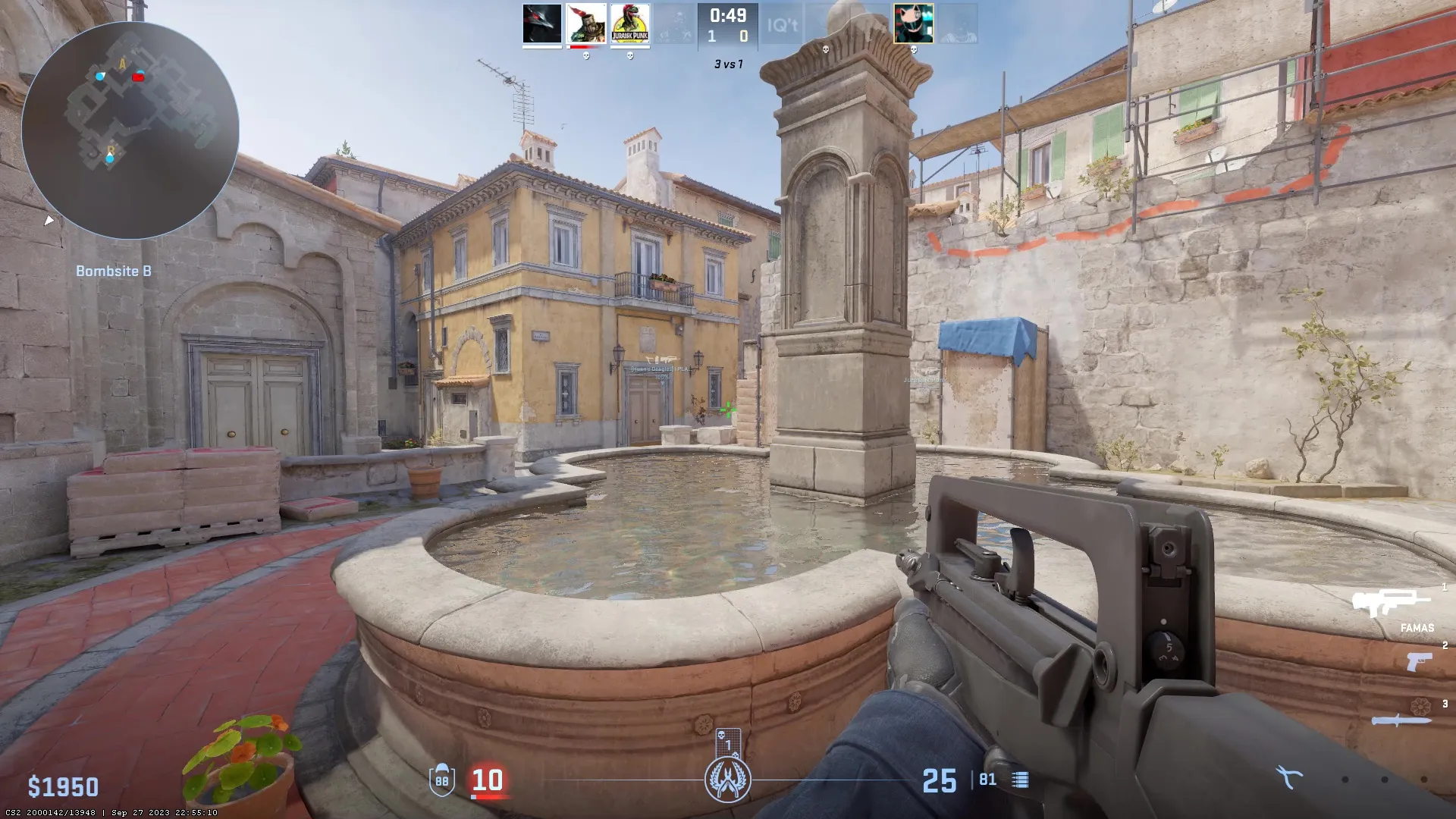This screenshot has height=819, width=1456.
Task: Click the CT team emblem at bottom center
Action: coord(726,779)
